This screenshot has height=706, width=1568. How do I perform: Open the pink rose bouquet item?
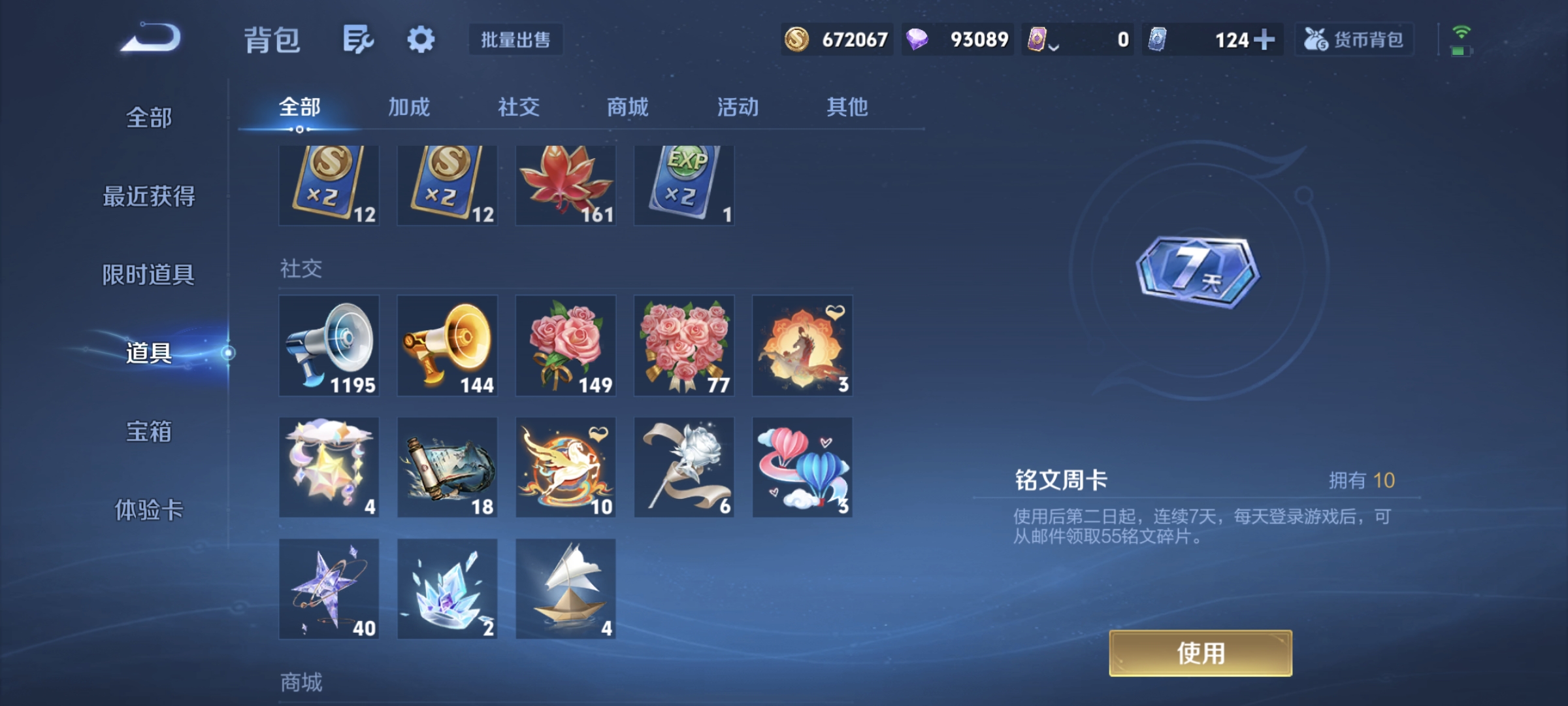566,346
